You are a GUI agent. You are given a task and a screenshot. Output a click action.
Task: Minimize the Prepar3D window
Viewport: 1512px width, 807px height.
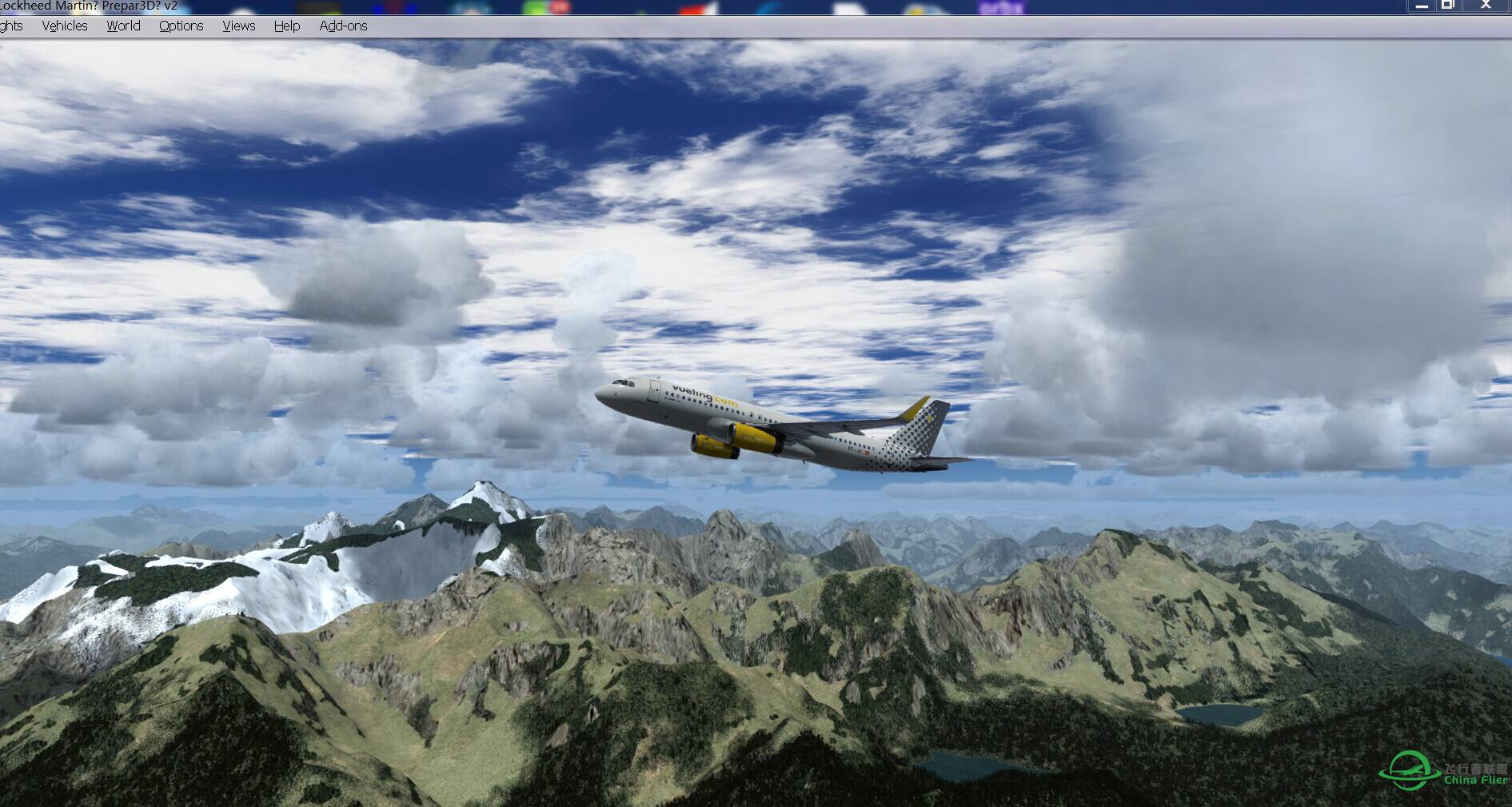click(x=1422, y=6)
